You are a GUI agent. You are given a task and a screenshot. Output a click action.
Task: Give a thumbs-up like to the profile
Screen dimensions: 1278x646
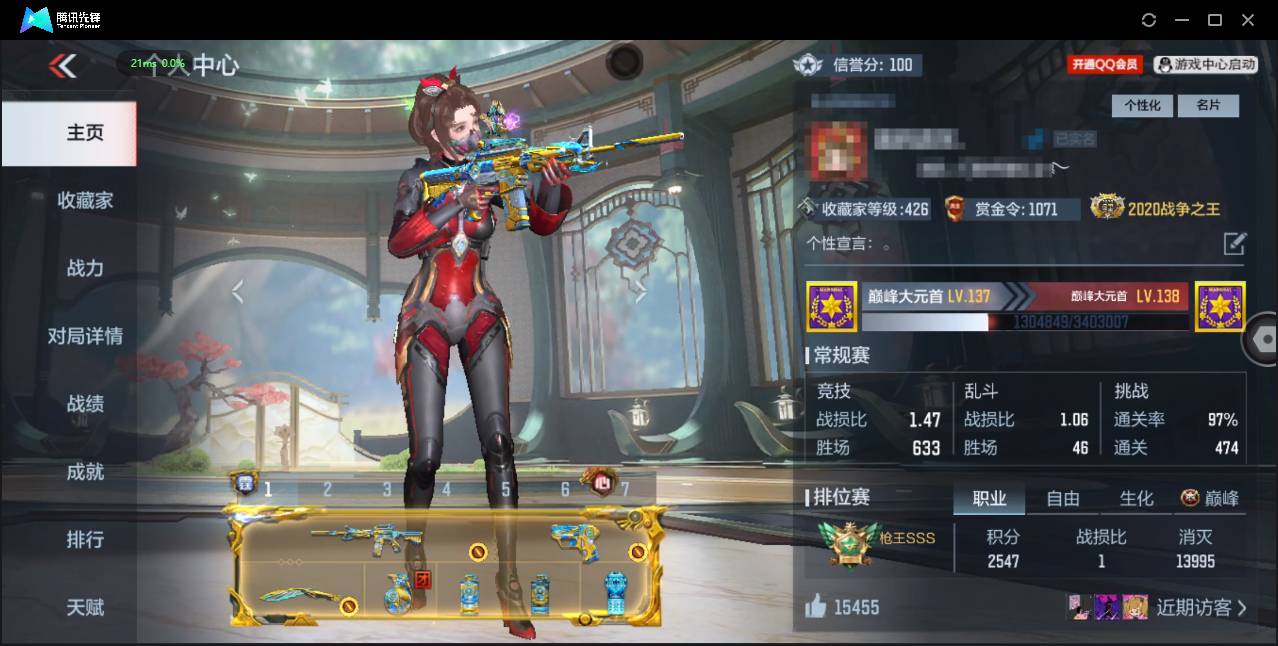tap(816, 606)
